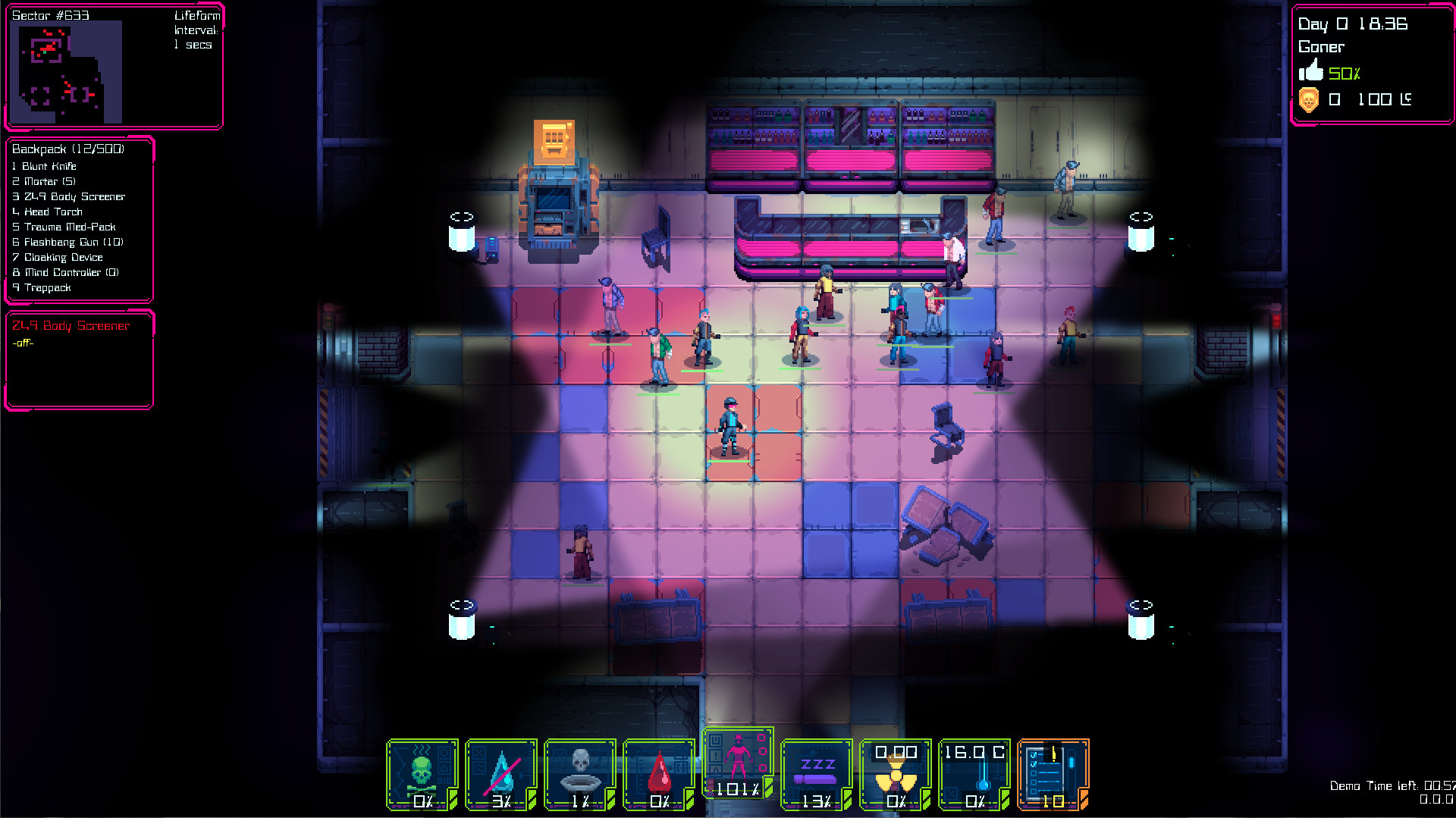Select the thirst droplet status icon

click(x=500, y=769)
